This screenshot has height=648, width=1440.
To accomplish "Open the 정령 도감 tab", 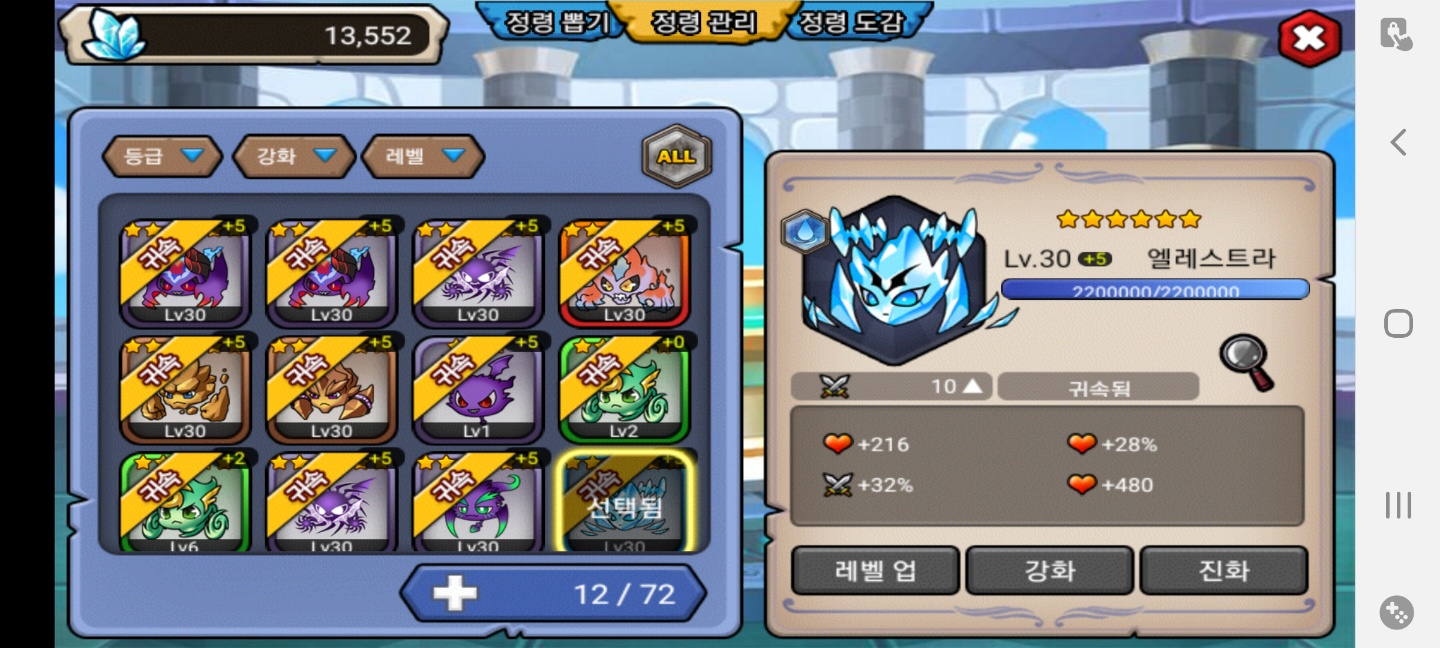I will click(860, 23).
